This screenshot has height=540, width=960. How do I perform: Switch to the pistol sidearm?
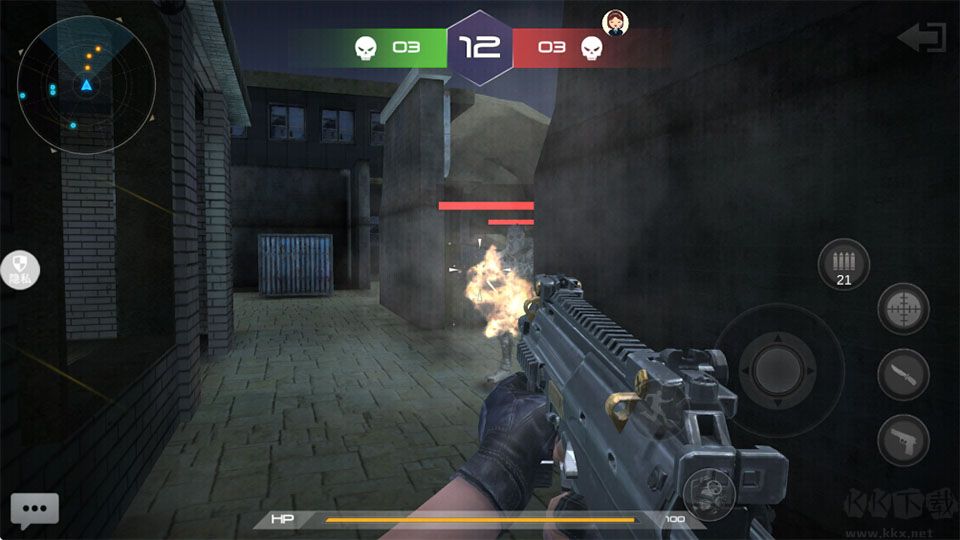tap(903, 440)
